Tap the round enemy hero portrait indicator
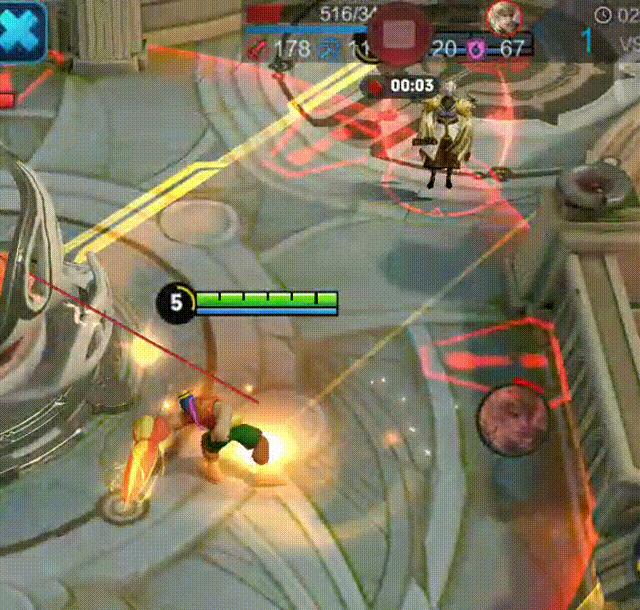 pos(512,416)
